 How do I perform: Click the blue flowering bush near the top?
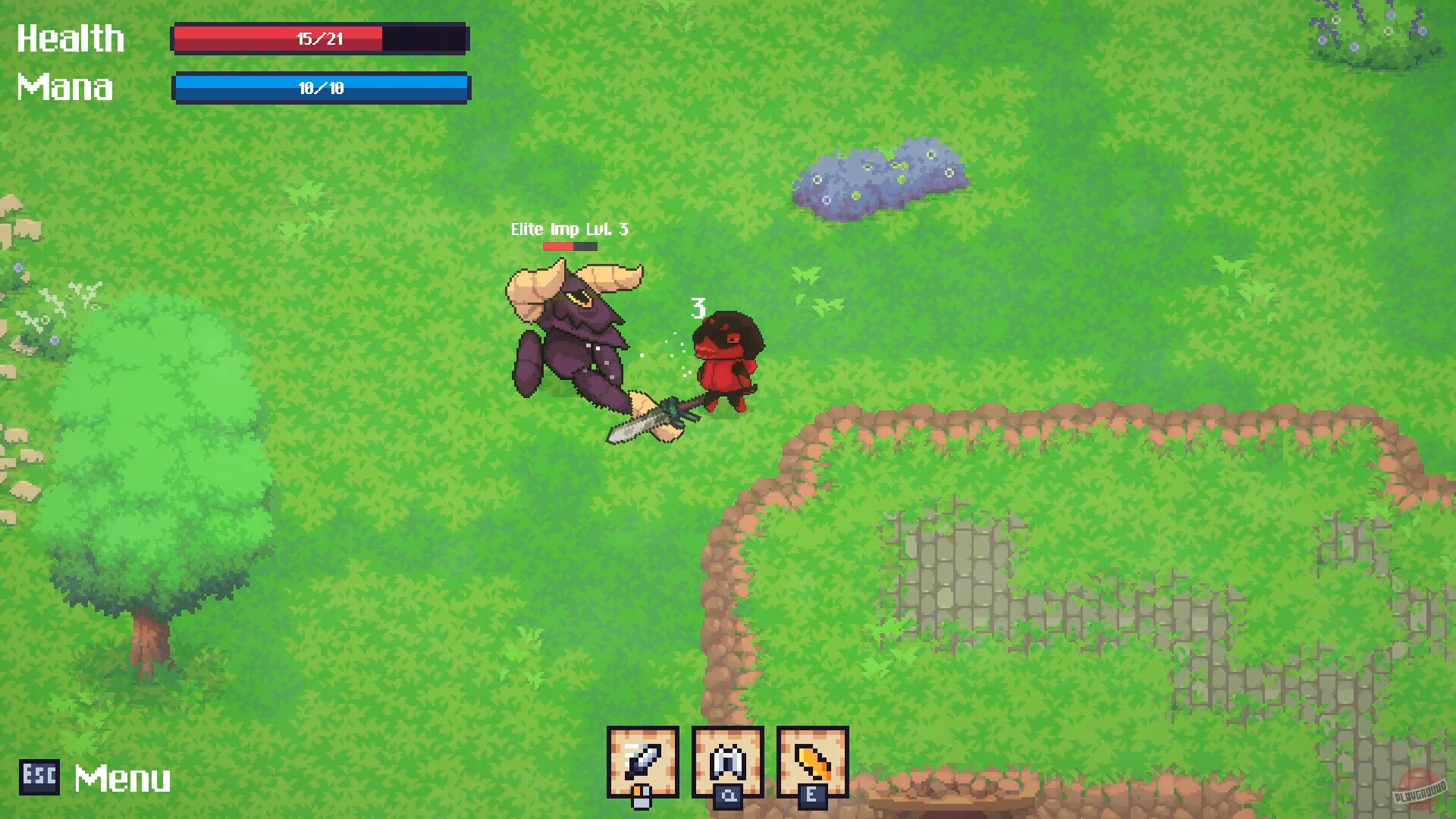pyautogui.click(x=880, y=178)
